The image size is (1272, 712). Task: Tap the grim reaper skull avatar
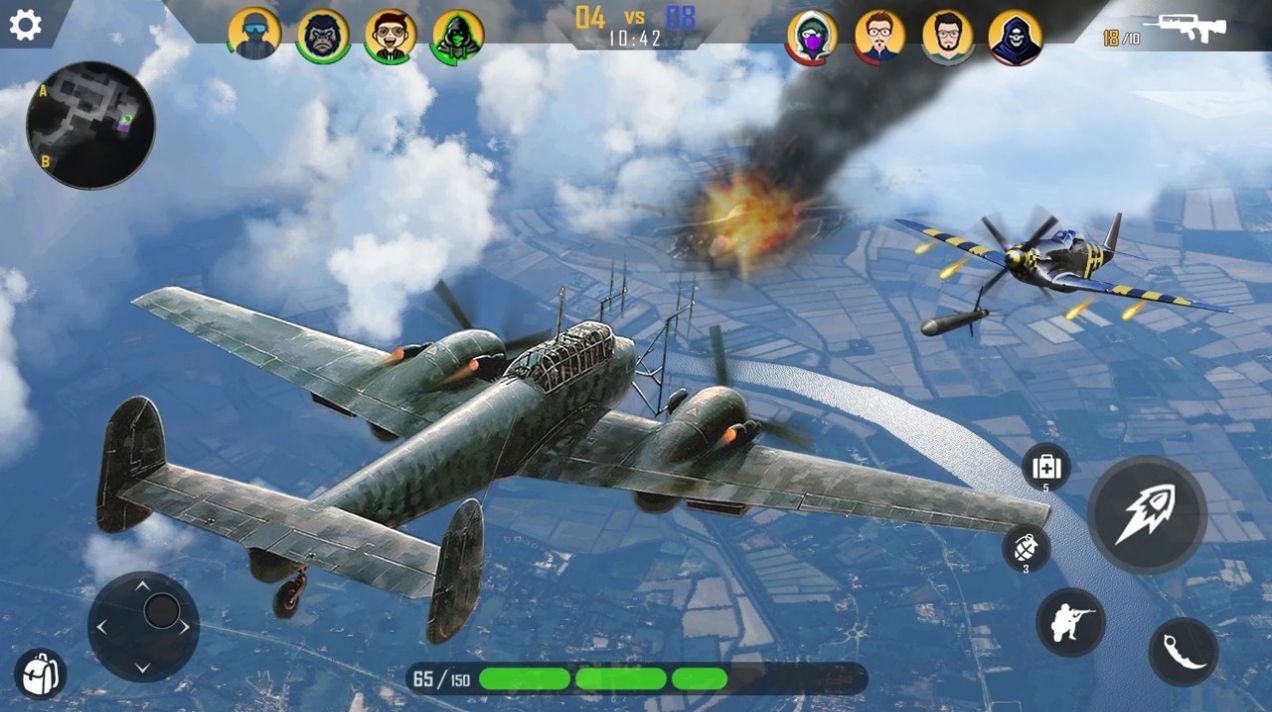[x=1015, y=37]
